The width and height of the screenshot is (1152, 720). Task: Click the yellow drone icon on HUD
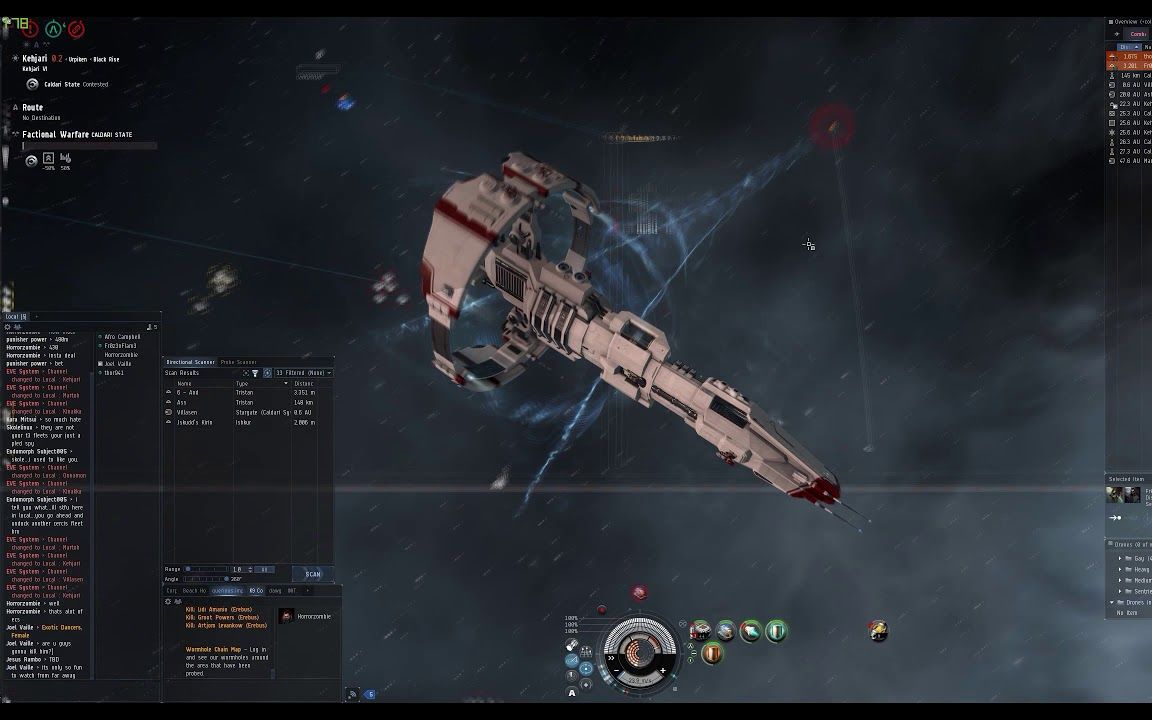point(878,630)
